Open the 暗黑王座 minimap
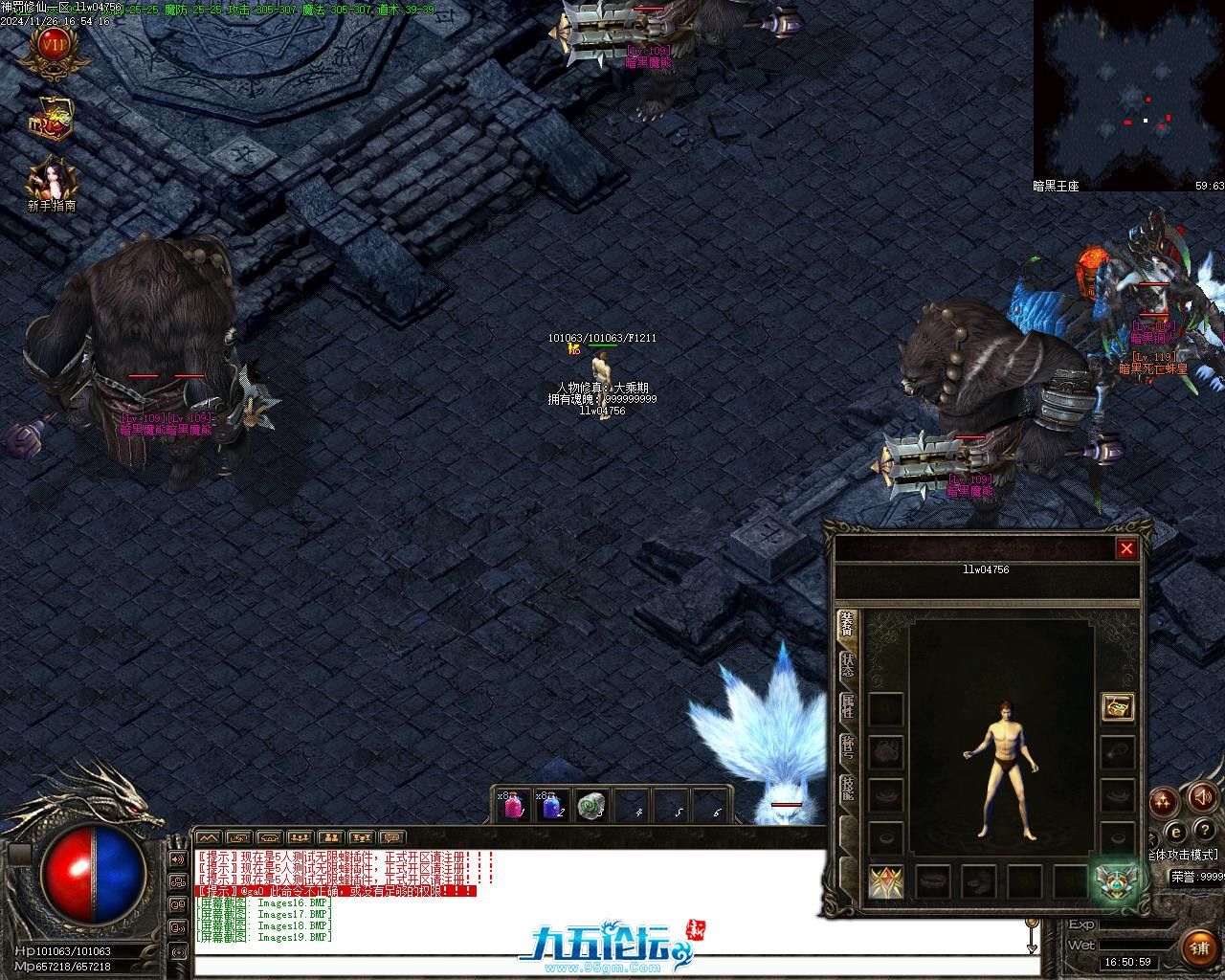This screenshot has height=980, width=1225. click(1128, 93)
